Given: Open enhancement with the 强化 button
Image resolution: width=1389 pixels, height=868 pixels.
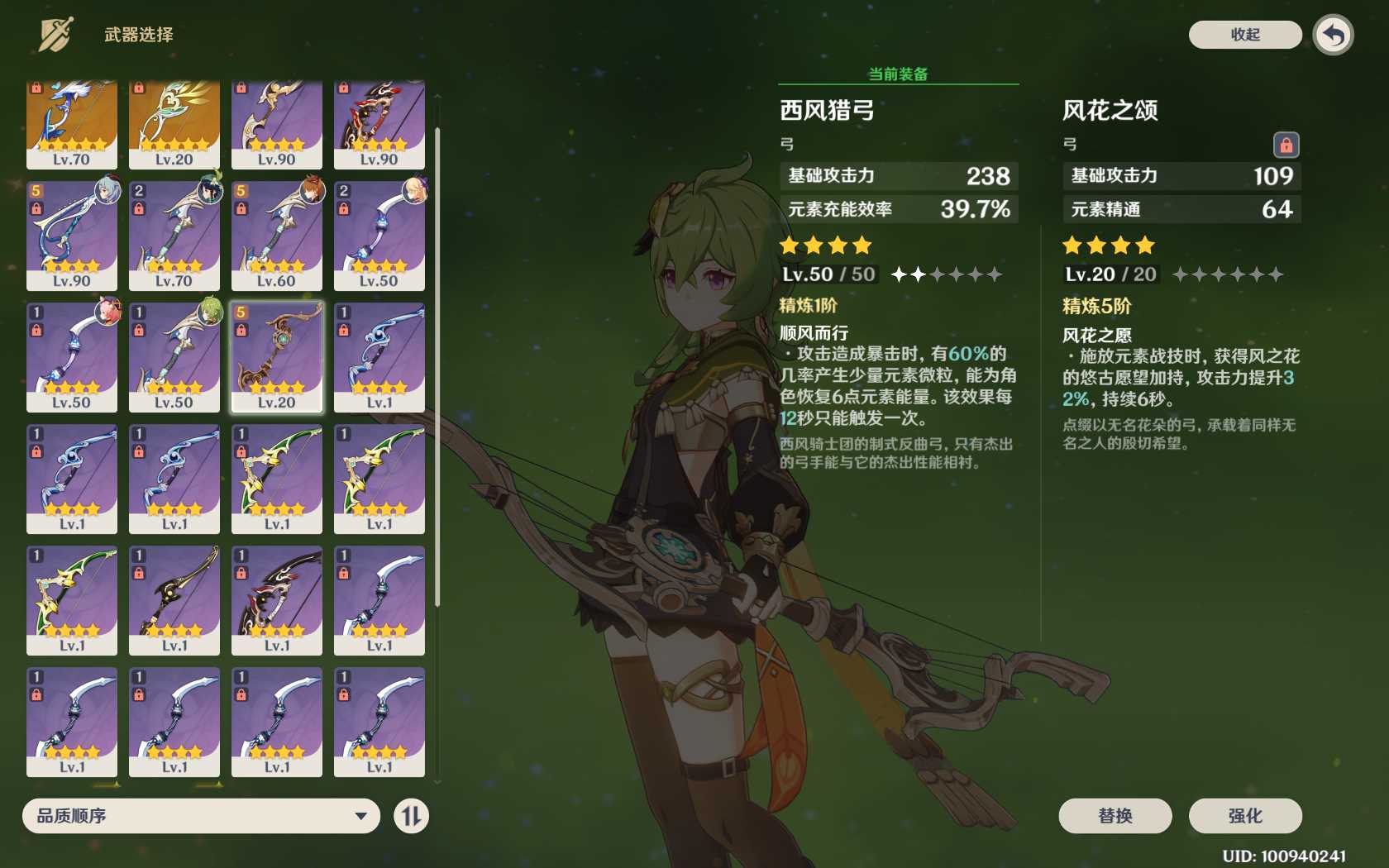Looking at the screenshot, I should coord(1244,816).
